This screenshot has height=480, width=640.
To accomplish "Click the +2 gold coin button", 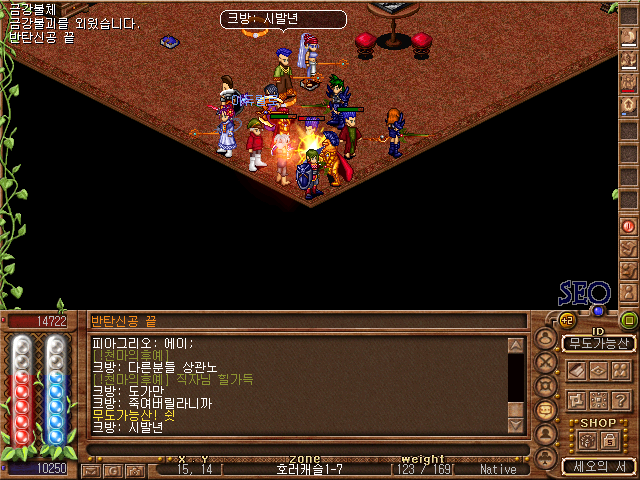I will pos(566,320).
